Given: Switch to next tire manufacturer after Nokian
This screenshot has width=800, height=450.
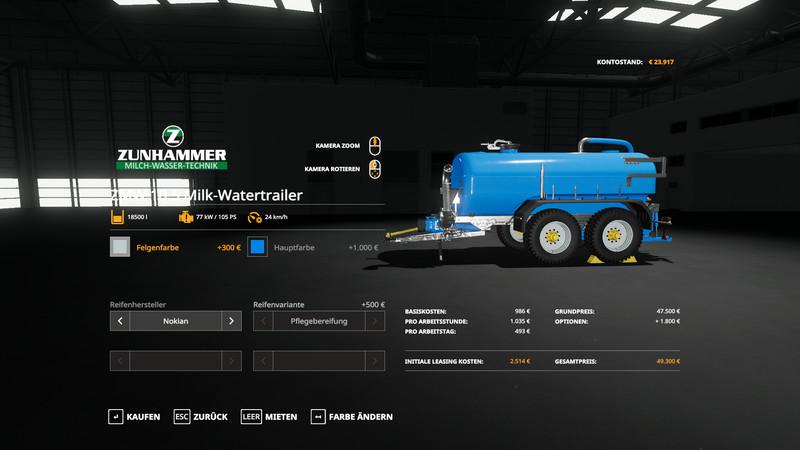Looking at the screenshot, I should coord(231,321).
